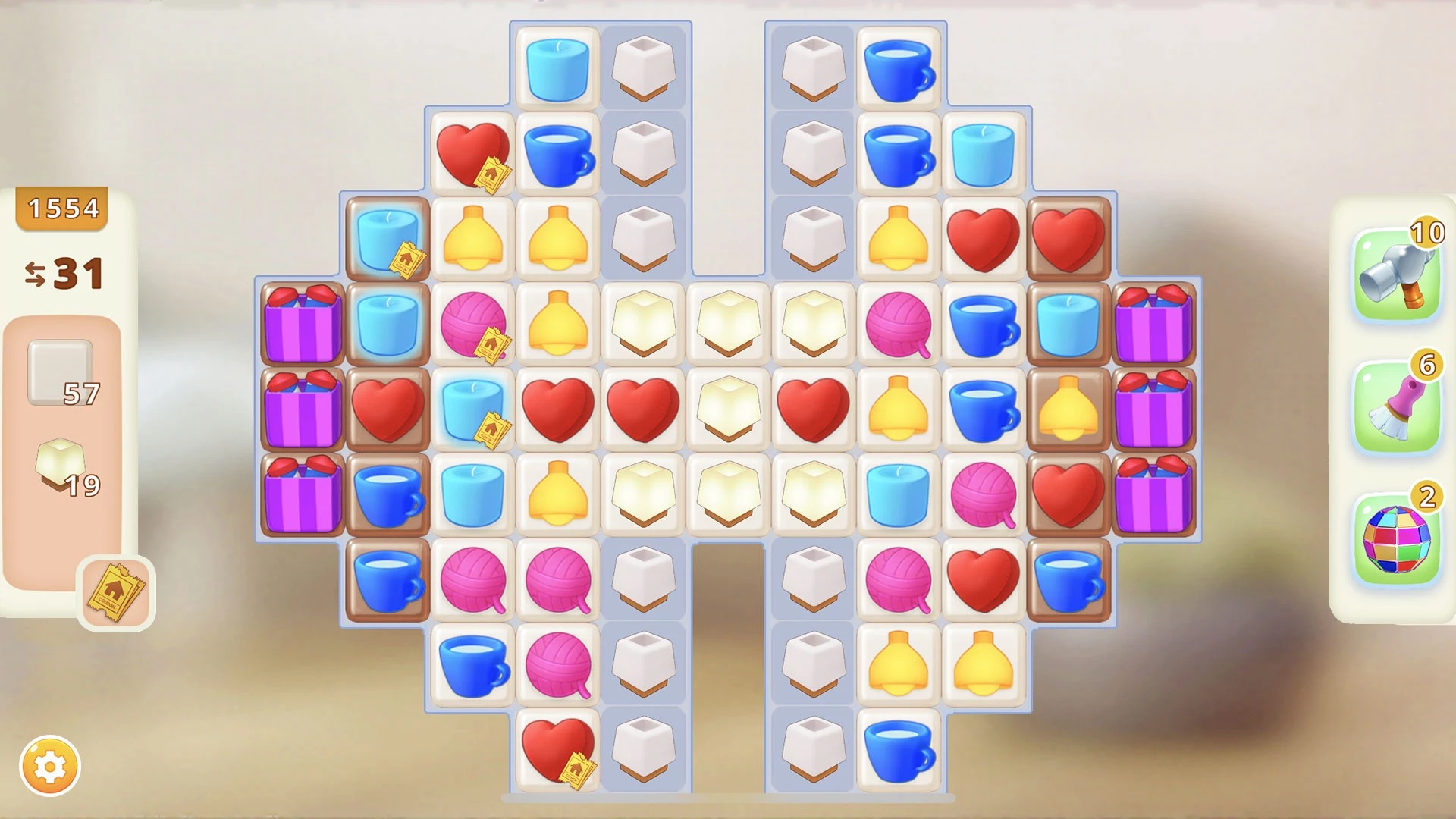This screenshot has height=819, width=1456.
Task: Activate the pink Brush booster
Action: [1399, 402]
